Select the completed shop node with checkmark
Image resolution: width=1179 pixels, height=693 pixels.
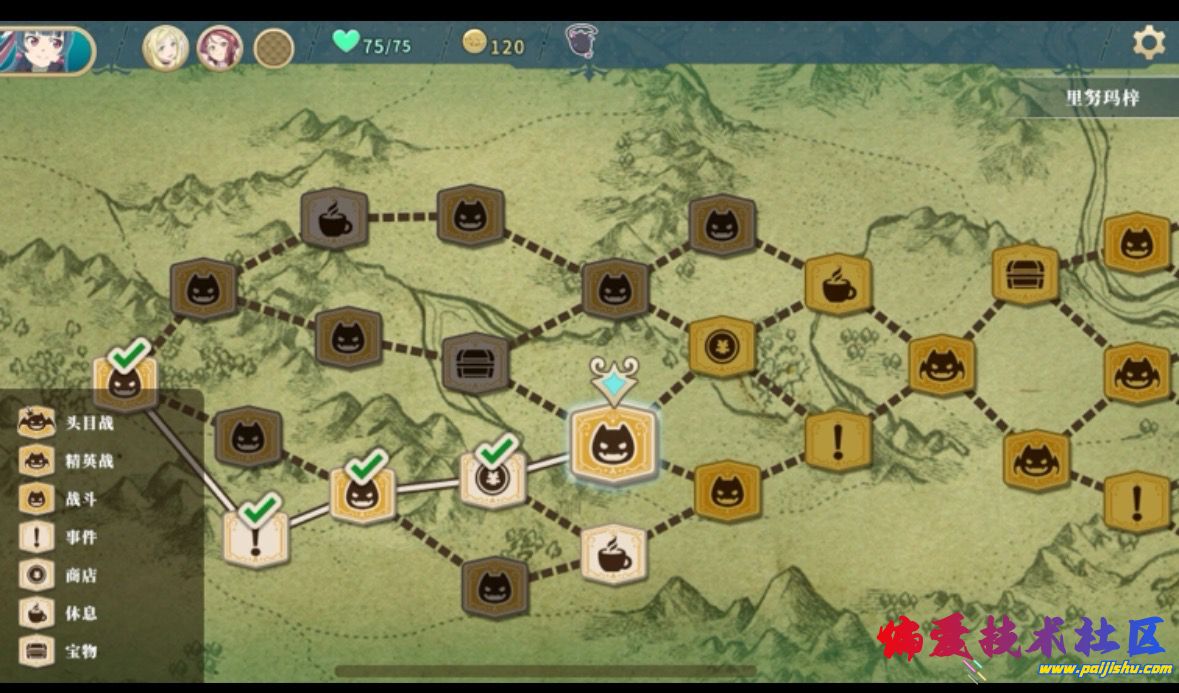pos(492,479)
